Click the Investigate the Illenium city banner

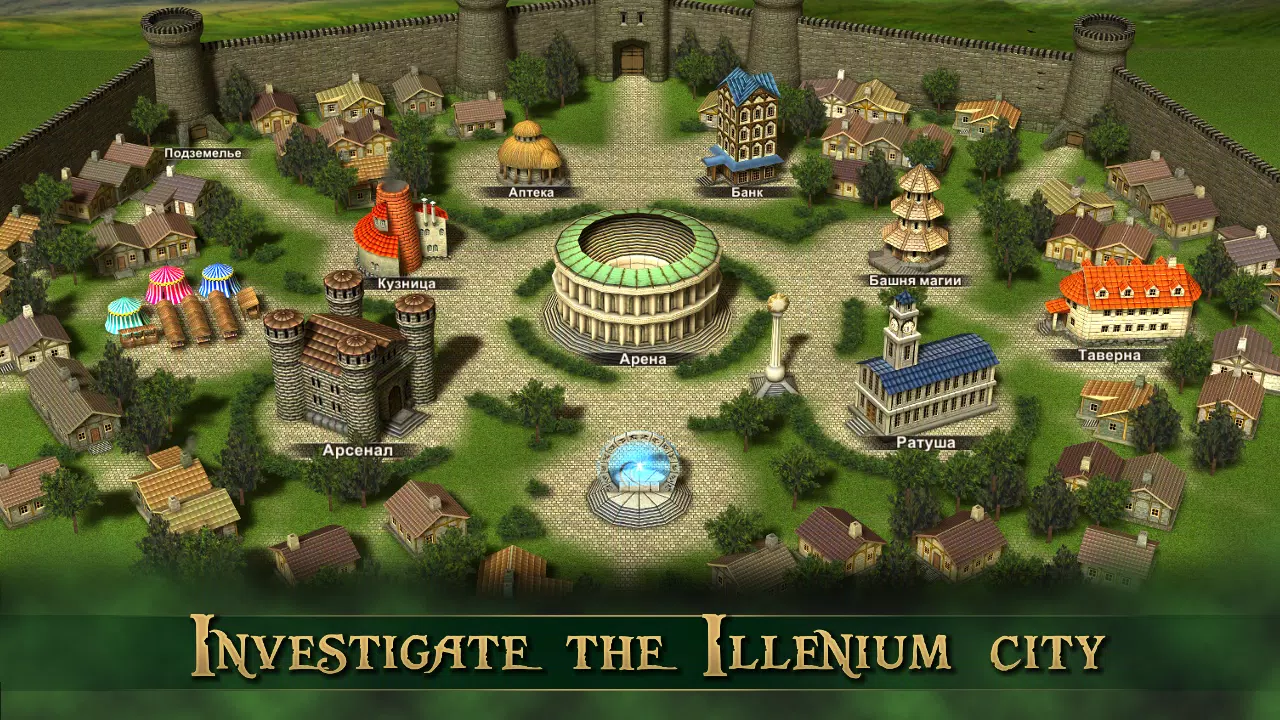[640, 649]
